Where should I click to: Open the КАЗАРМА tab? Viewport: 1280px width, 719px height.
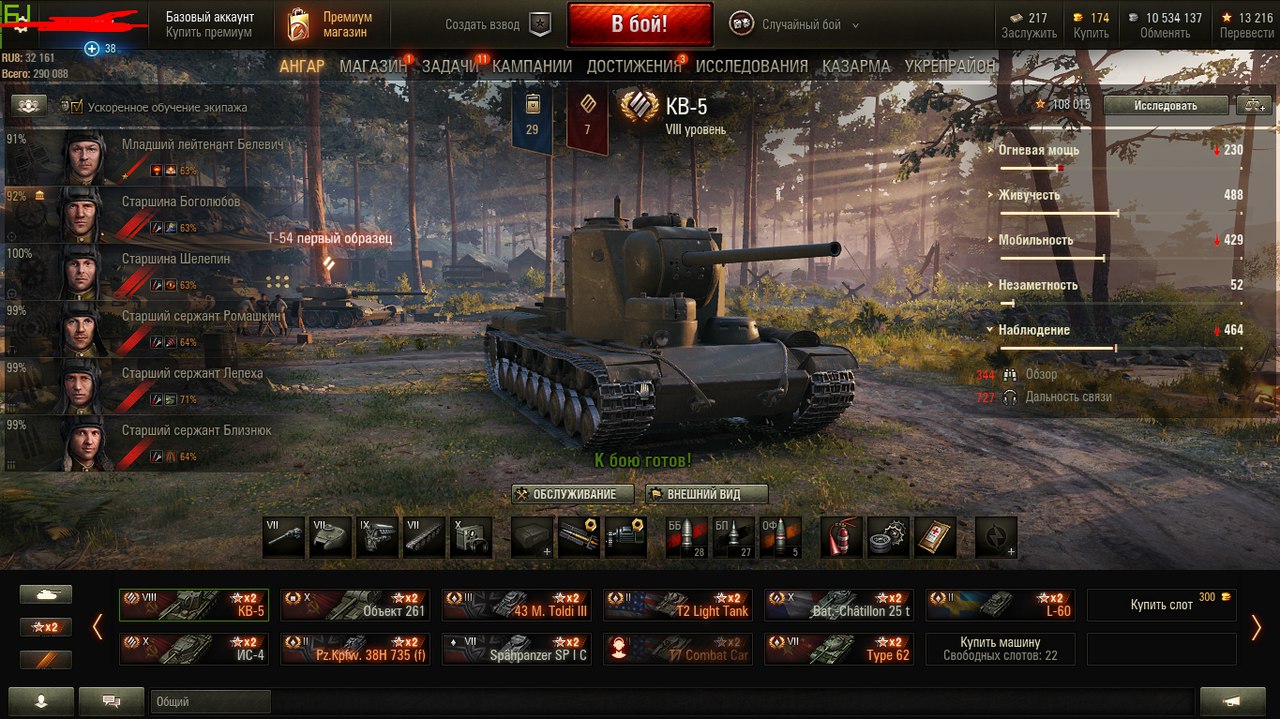coord(856,66)
